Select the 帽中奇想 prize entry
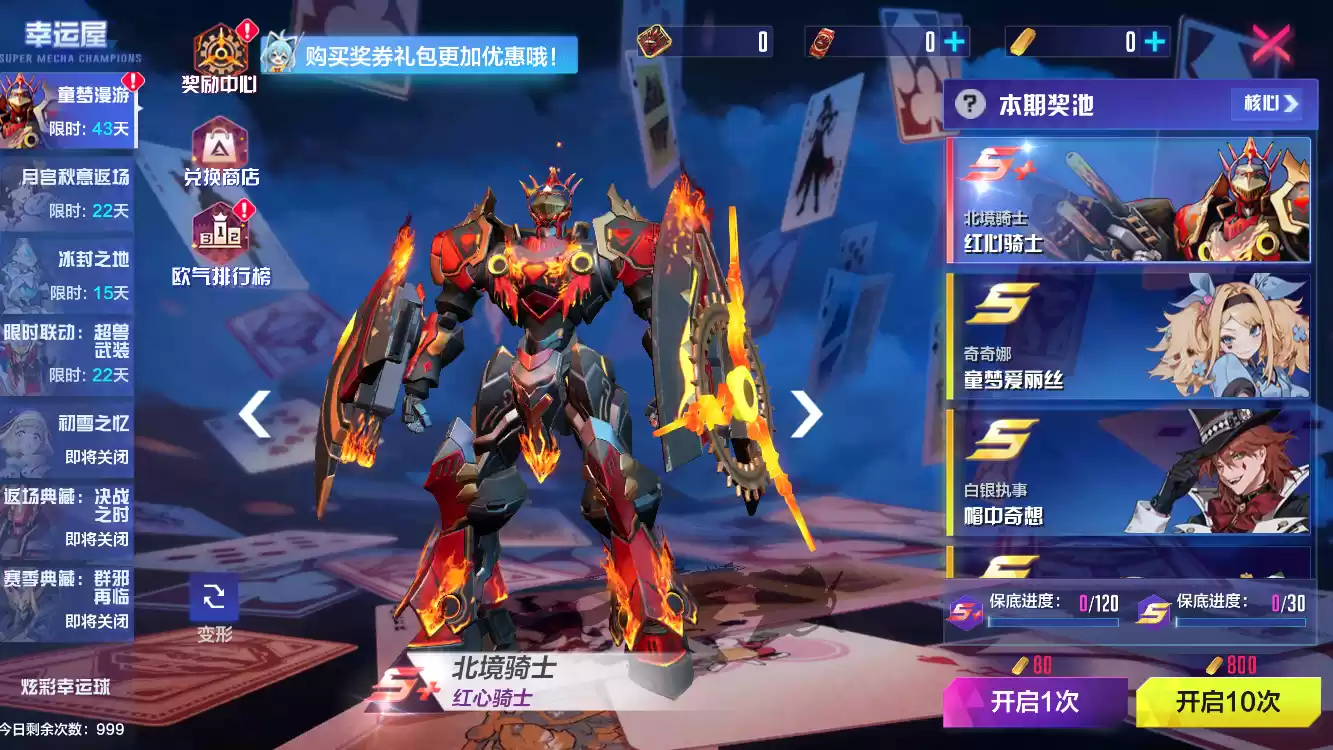The image size is (1333, 750). (1128, 472)
